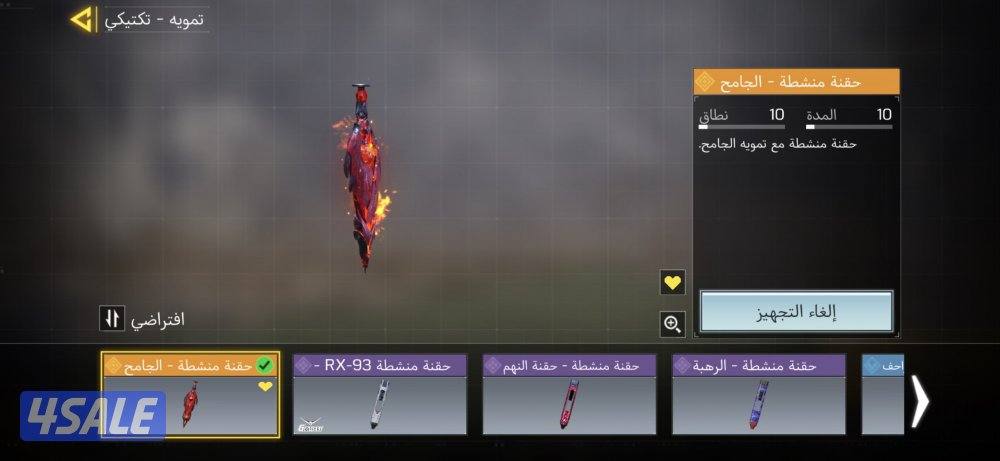
Task: Select the partially visible blue camo card
Action: click(x=883, y=395)
